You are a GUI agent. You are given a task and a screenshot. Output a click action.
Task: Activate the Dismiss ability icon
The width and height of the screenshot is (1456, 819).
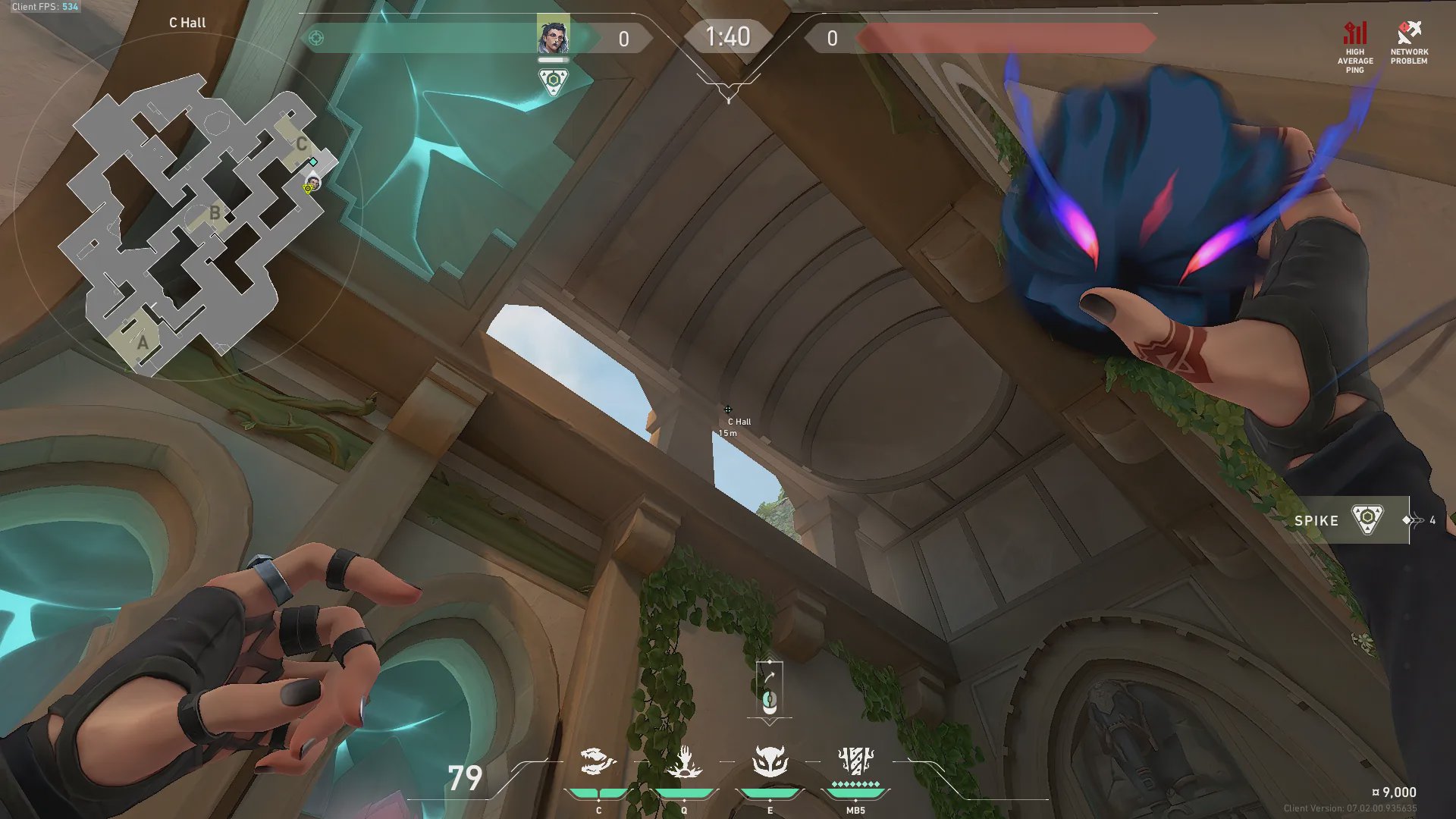(x=770, y=761)
